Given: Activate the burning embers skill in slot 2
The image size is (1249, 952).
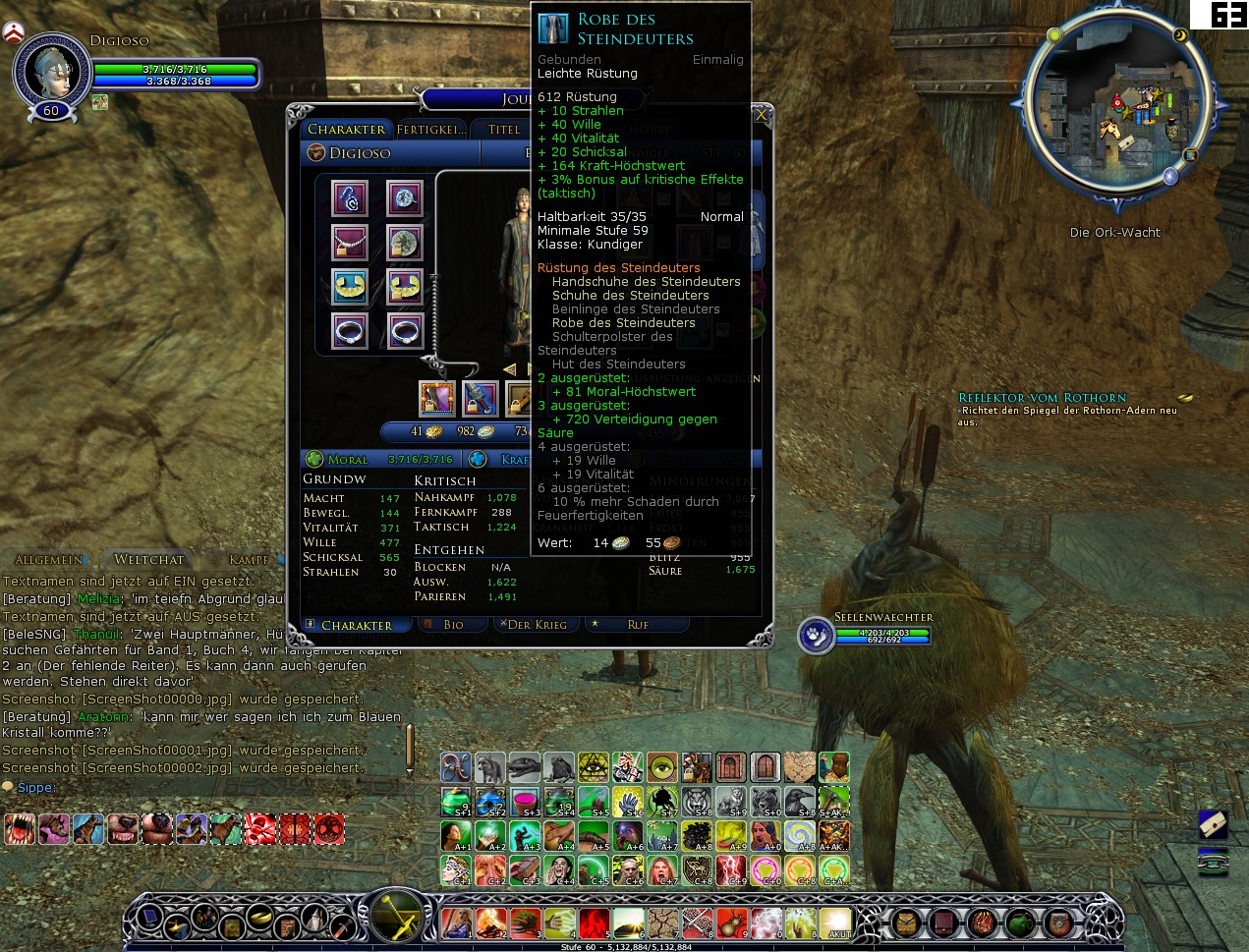Looking at the screenshot, I should (x=490, y=924).
